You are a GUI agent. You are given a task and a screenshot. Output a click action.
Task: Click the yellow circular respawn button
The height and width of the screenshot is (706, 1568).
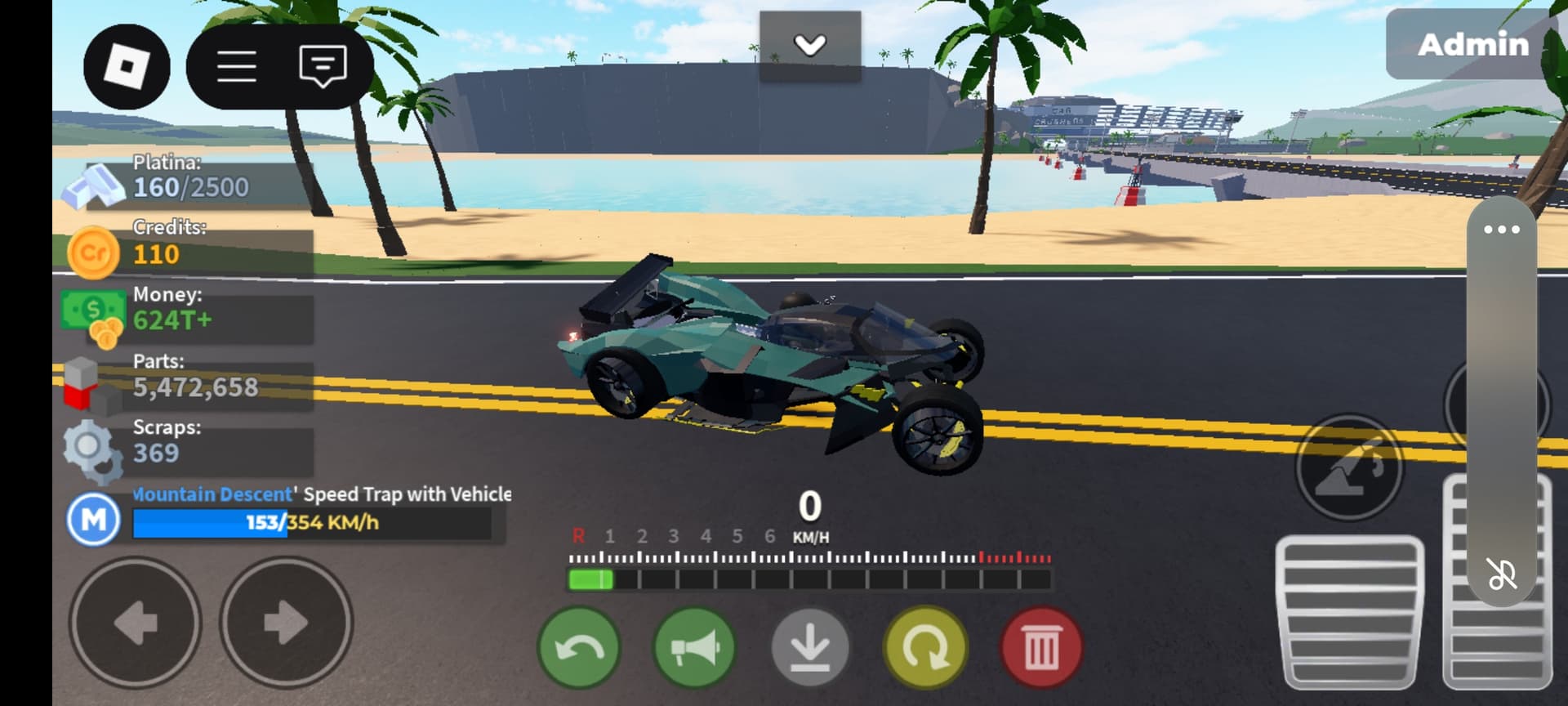point(925,648)
